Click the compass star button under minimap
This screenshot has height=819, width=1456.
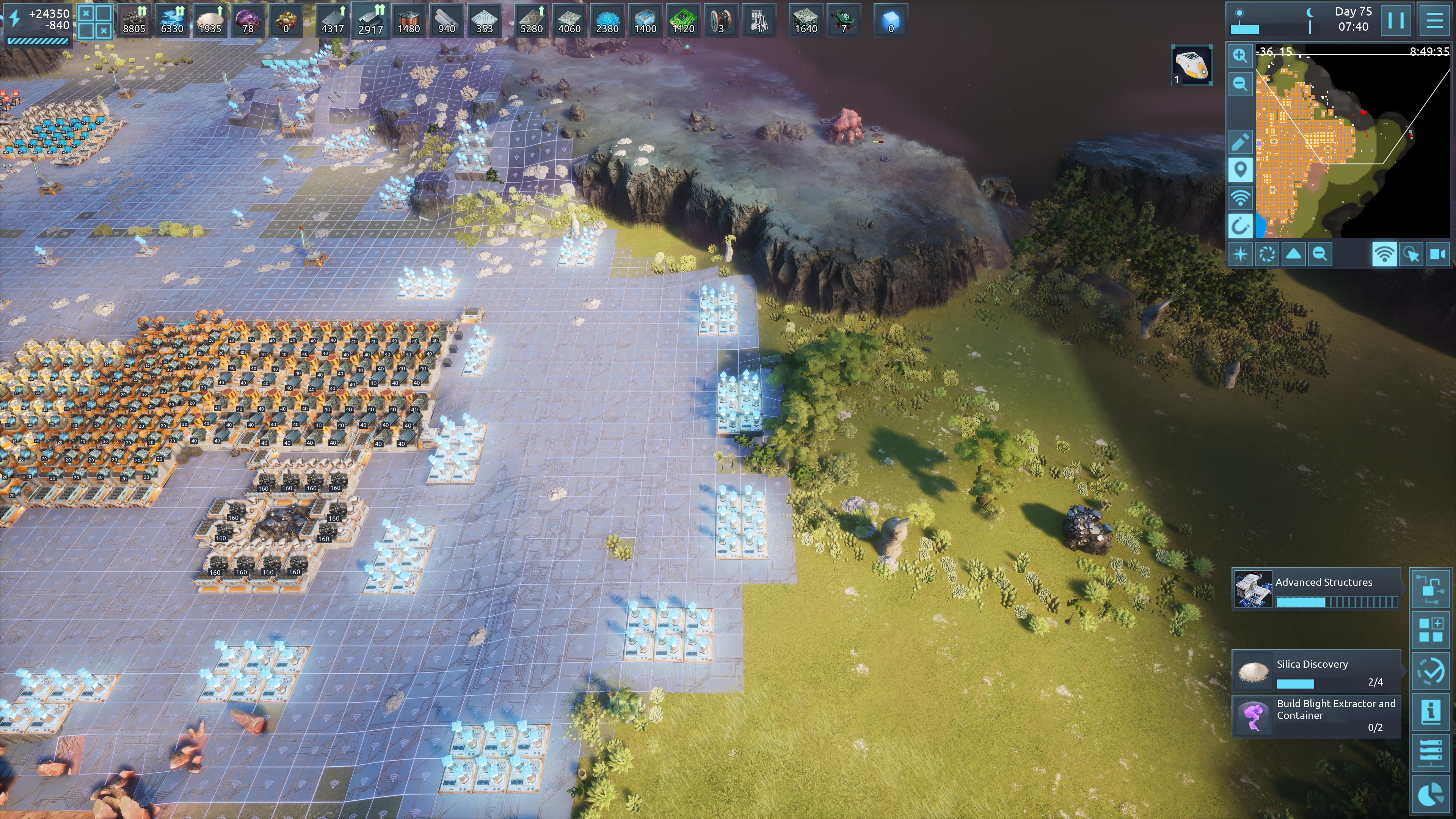click(1241, 254)
